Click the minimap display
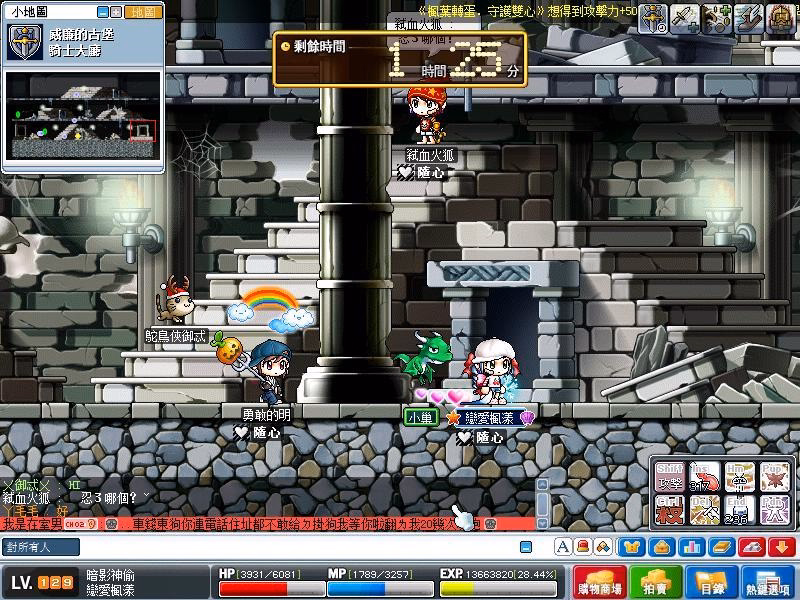Screen dimensions: 800x600 pos(84,115)
